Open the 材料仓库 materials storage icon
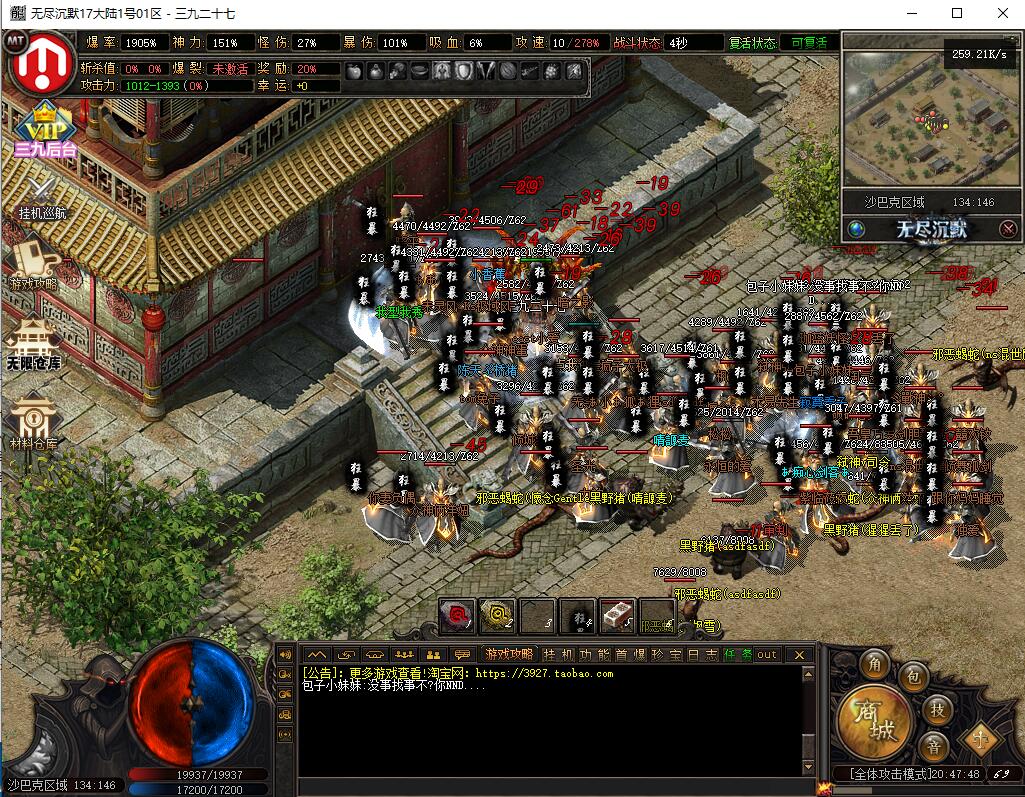The image size is (1025, 797). coord(34,421)
